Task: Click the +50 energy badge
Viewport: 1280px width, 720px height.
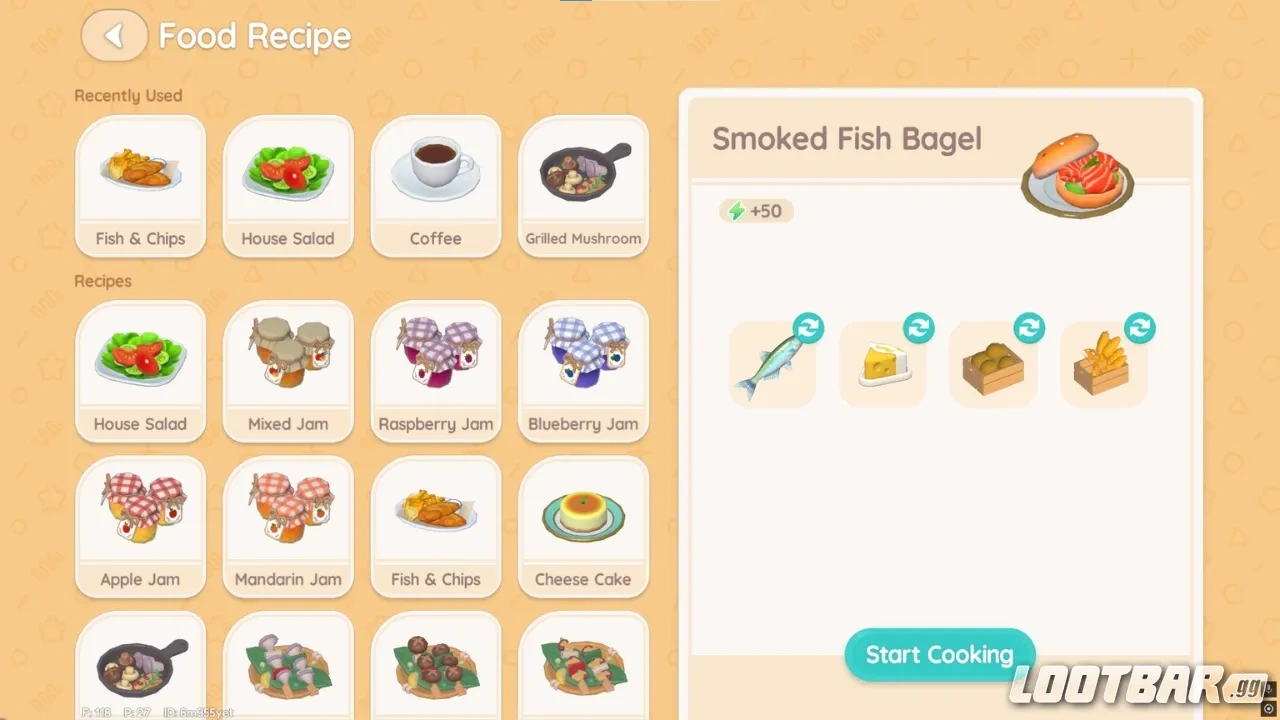Action: pyautogui.click(x=756, y=211)
